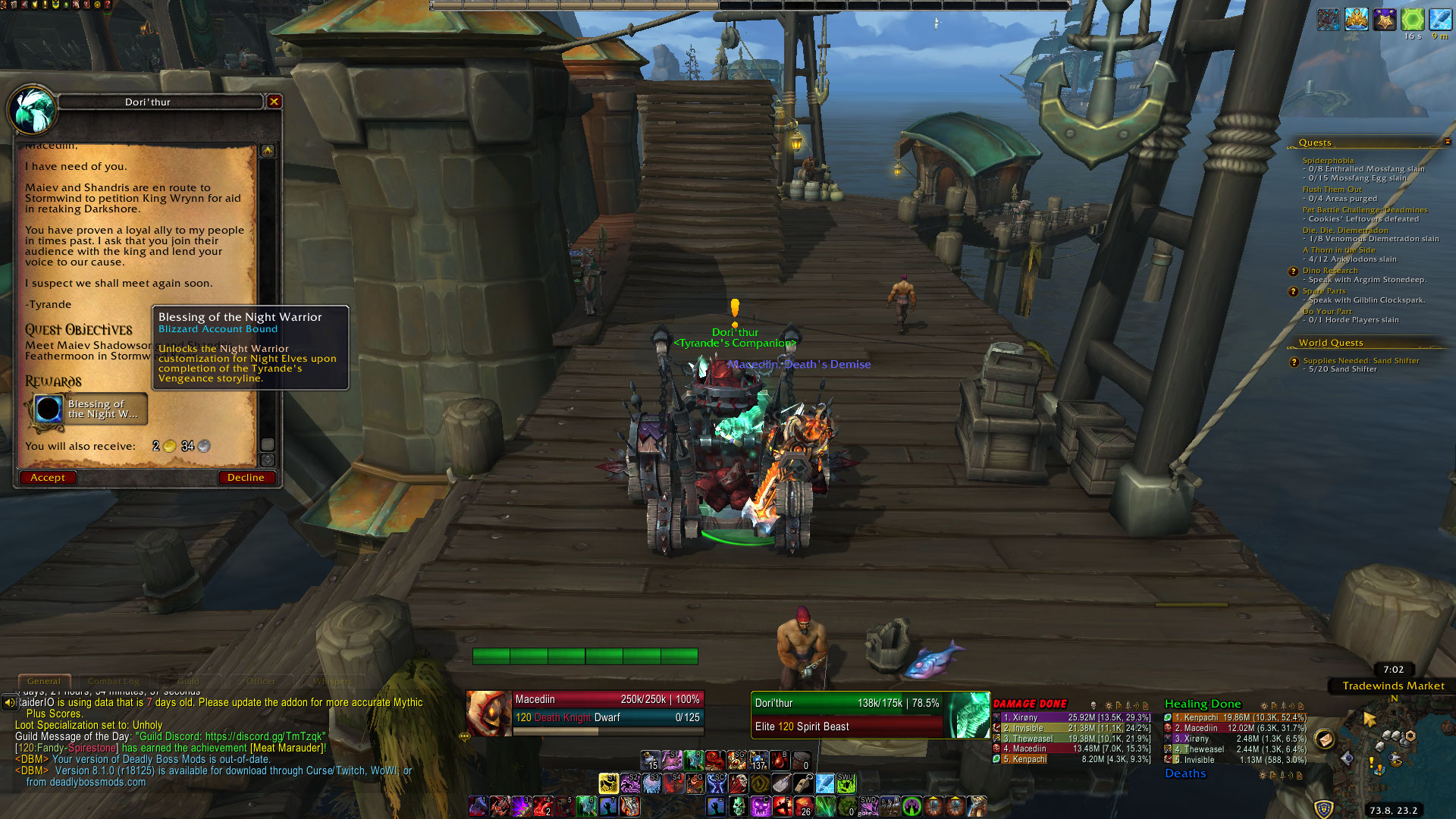Open the Combat Log chat tab
The height and width of the screenshot is (819, 1456).
coord(114,681)
